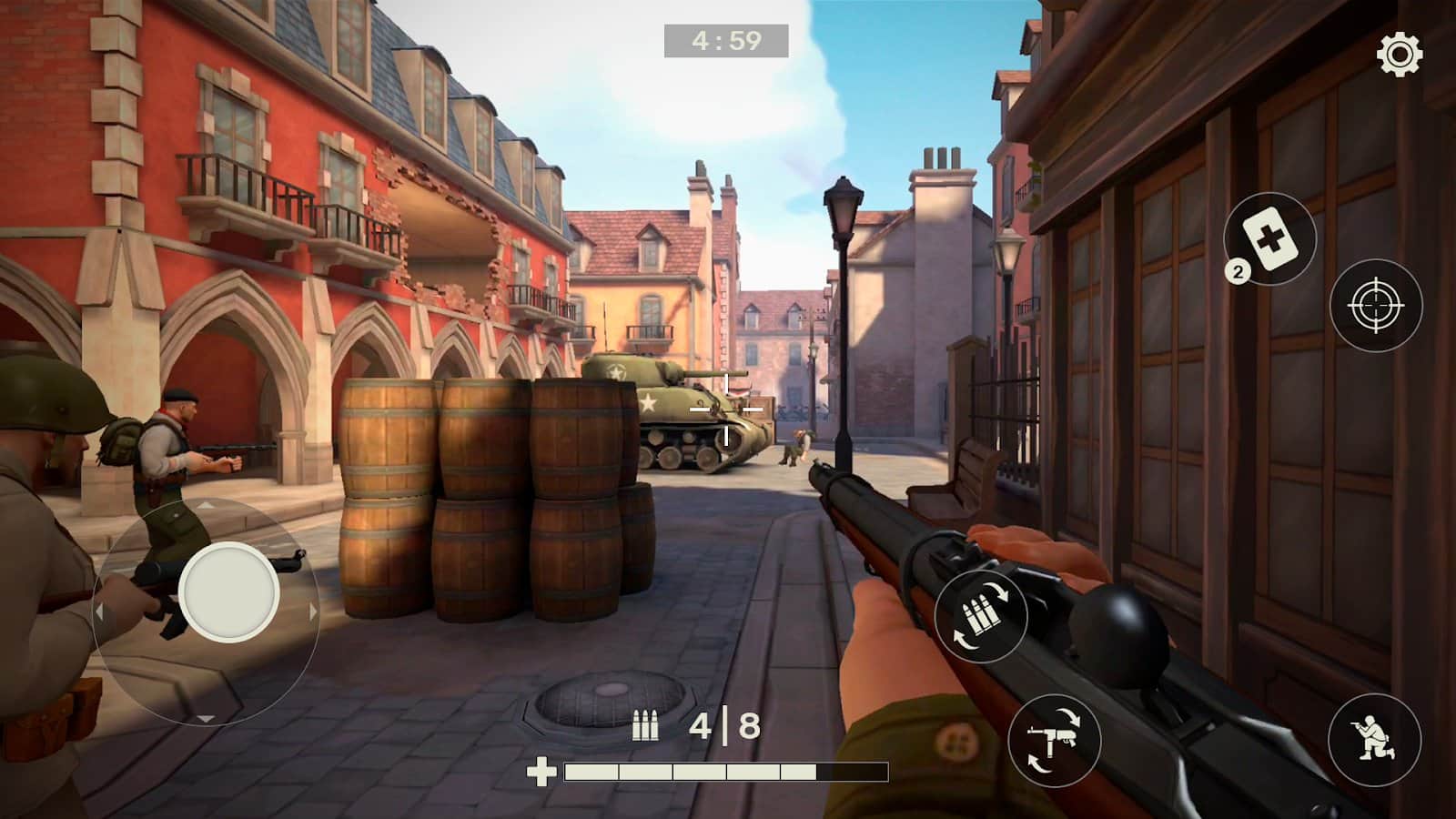Toggle aim mode with the scope button
Screen dimensions: 1456x819
tap(1374, 306)
